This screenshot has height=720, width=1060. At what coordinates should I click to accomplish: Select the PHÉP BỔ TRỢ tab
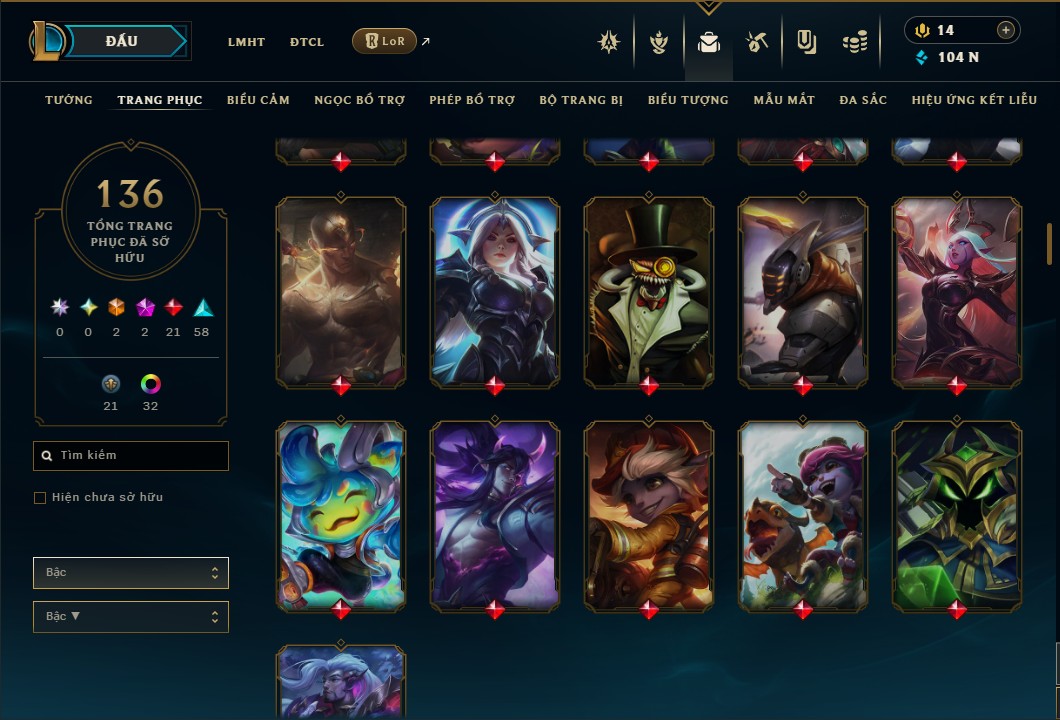click(x=472, y=100)
